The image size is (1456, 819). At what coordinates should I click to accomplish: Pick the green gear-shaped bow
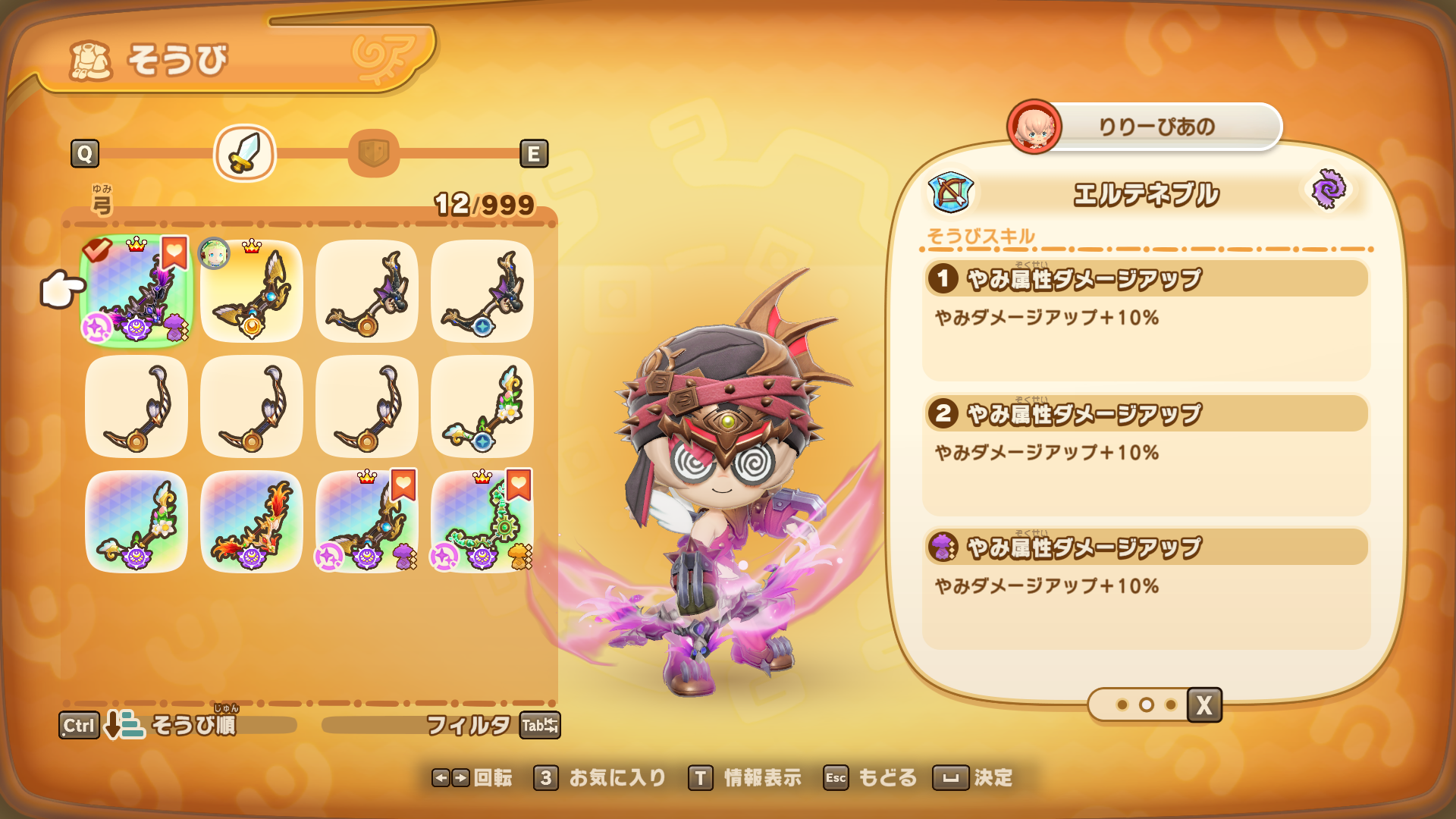482,522
